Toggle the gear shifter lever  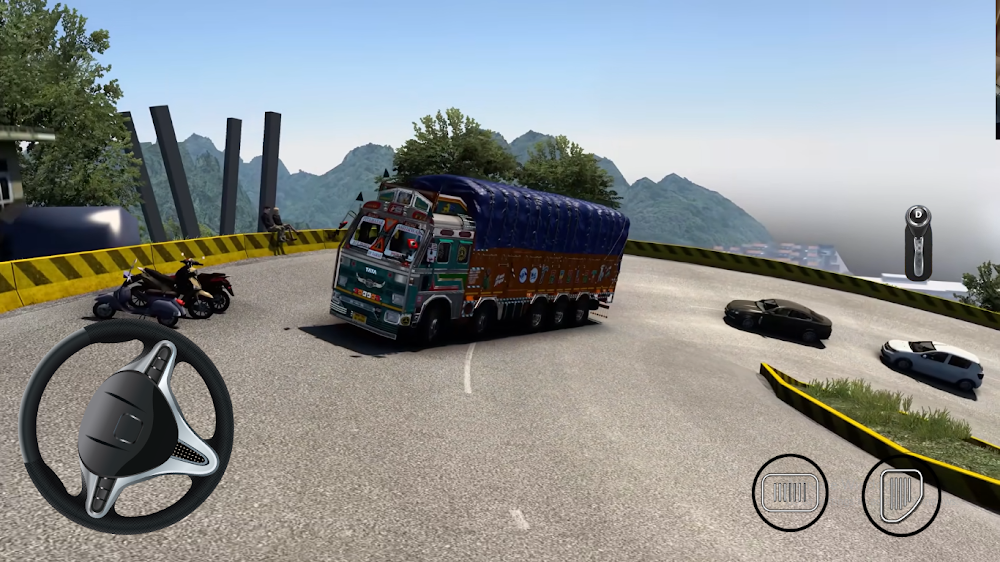tap(918, 243)
